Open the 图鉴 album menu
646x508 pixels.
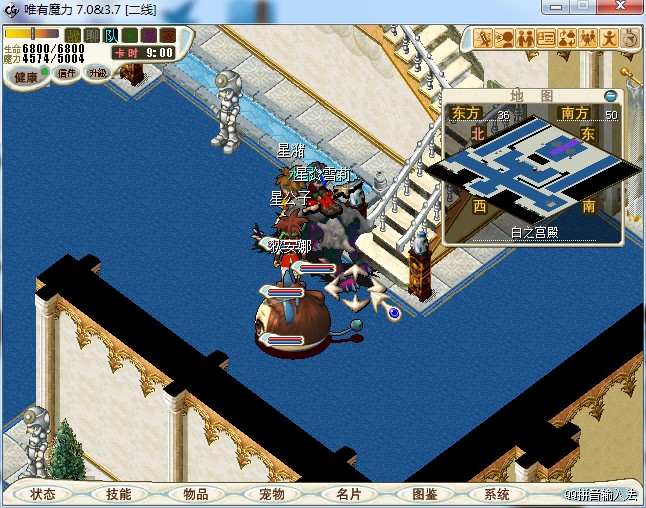click(424, 494)
